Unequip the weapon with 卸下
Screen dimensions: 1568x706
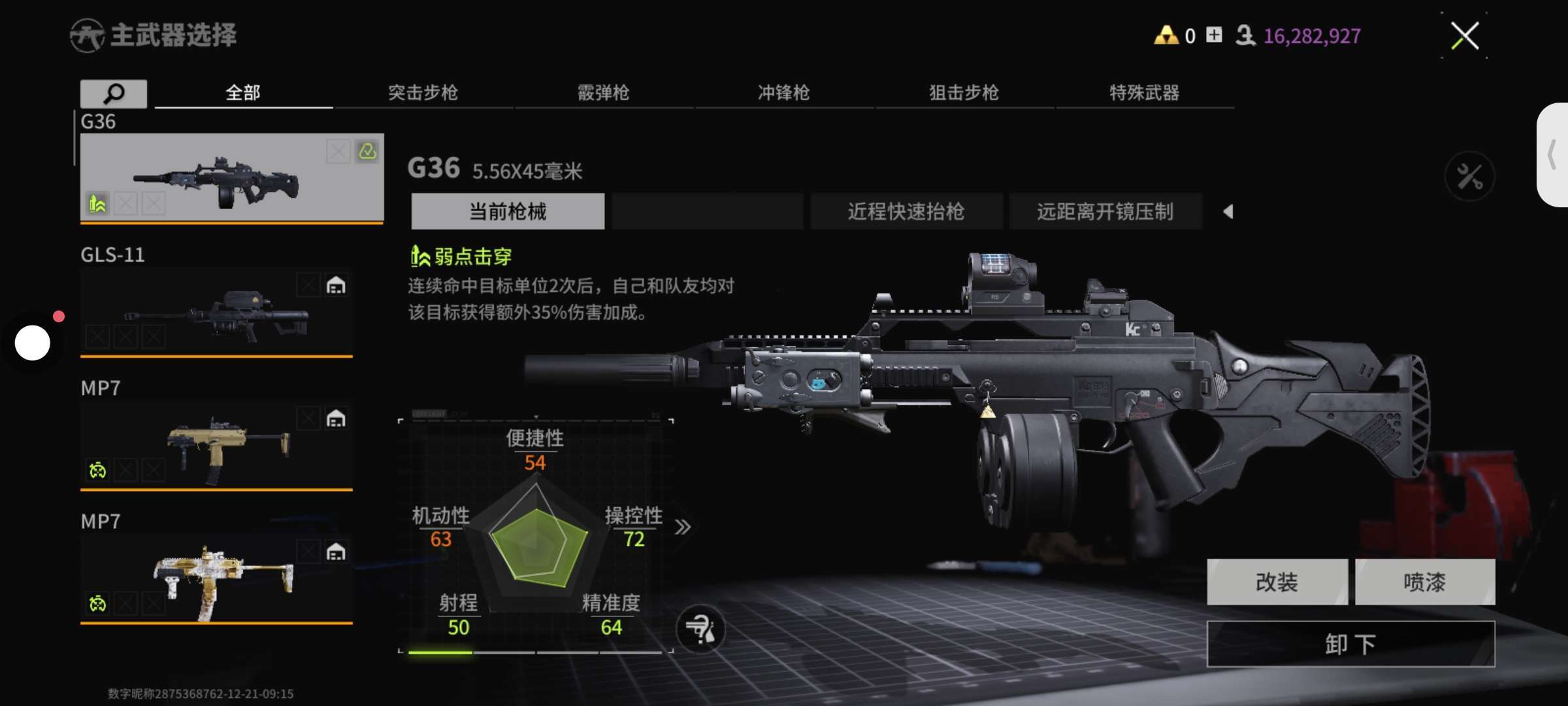point(1350,645)
